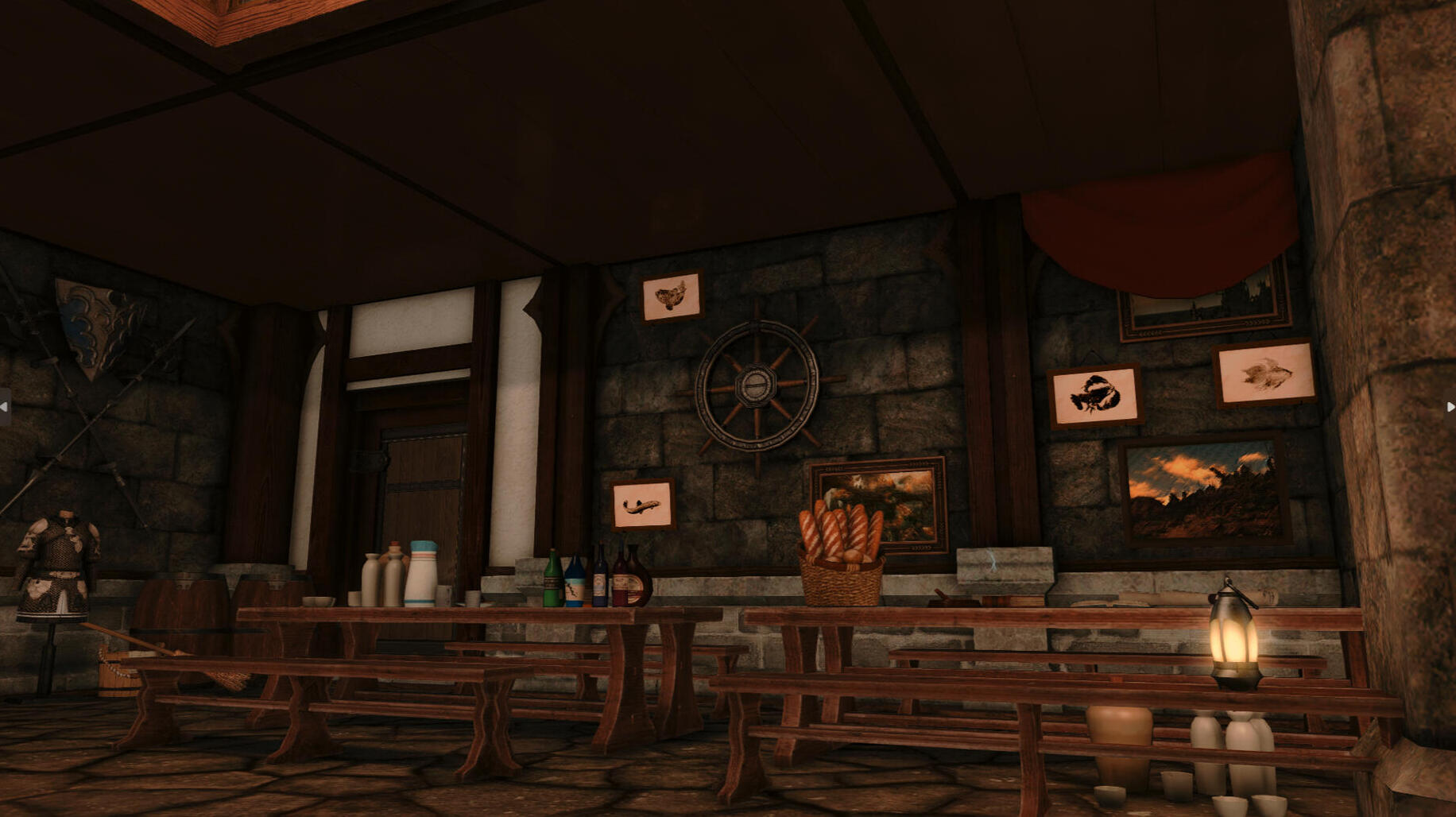The height and width of the screenshot is (817, 1456).
Task: Show the next image with right arrow
Action: tap(1450, 407)
